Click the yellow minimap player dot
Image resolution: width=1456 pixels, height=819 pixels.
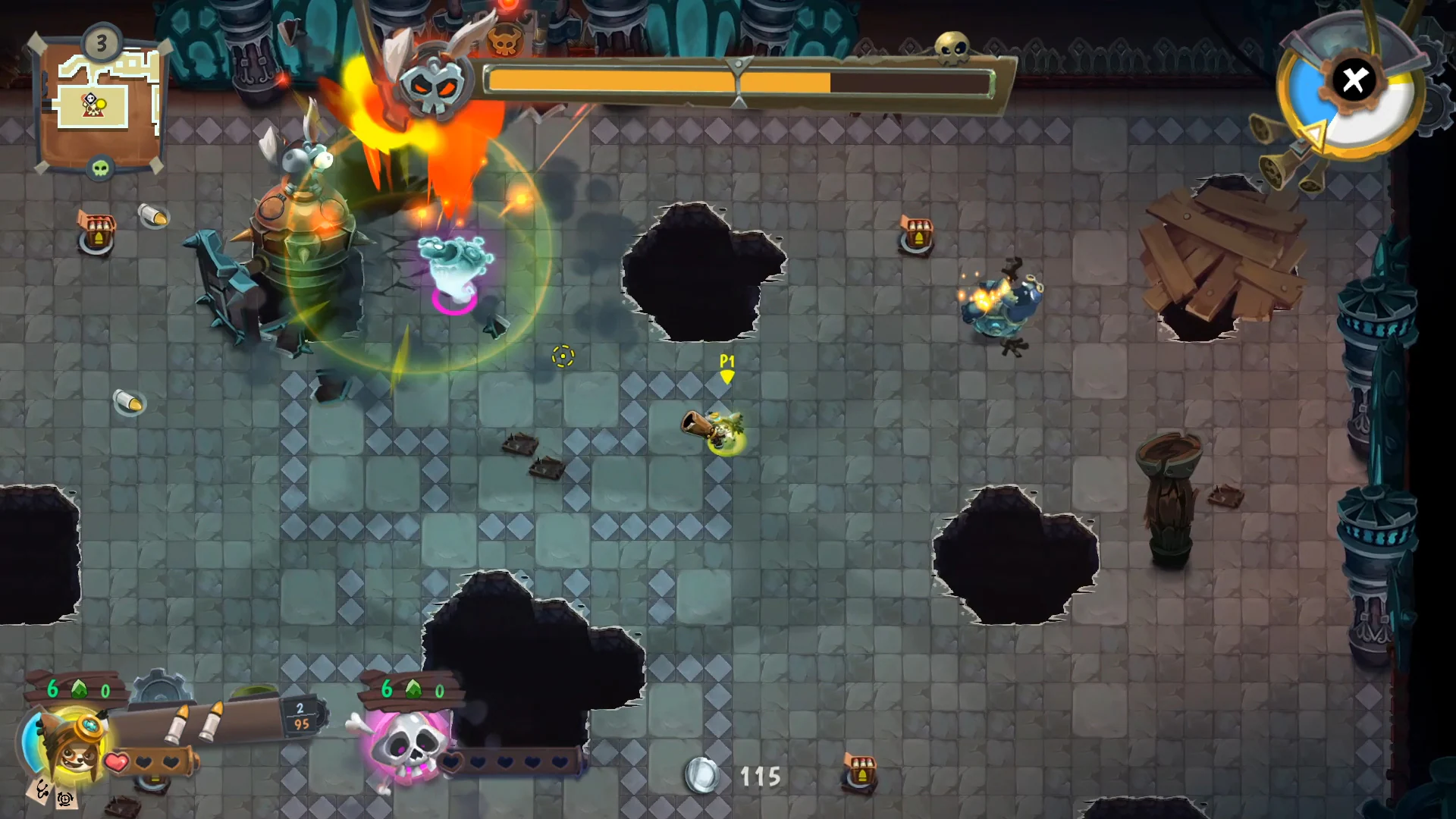(x=102, y=102)
